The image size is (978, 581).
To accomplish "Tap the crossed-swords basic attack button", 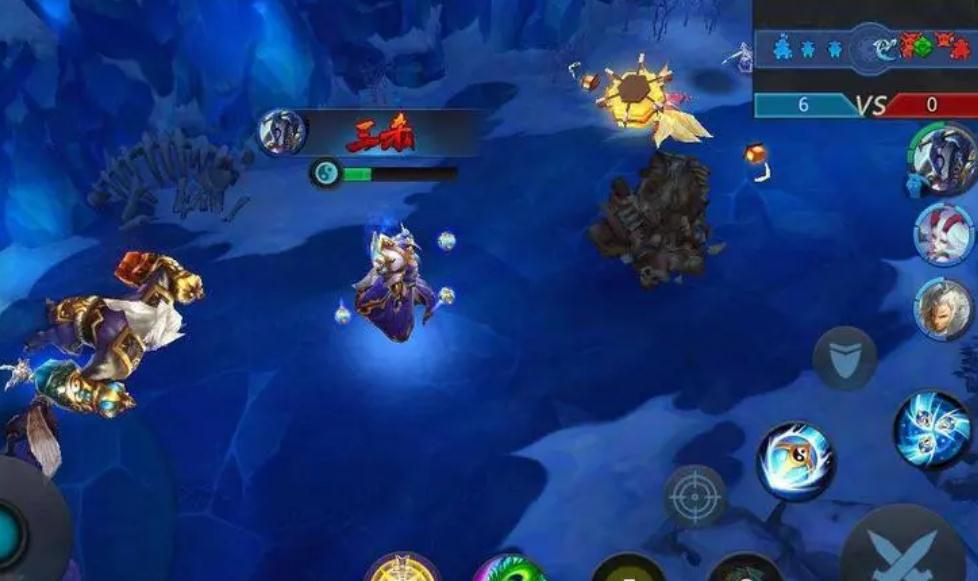I will point(904,550).
